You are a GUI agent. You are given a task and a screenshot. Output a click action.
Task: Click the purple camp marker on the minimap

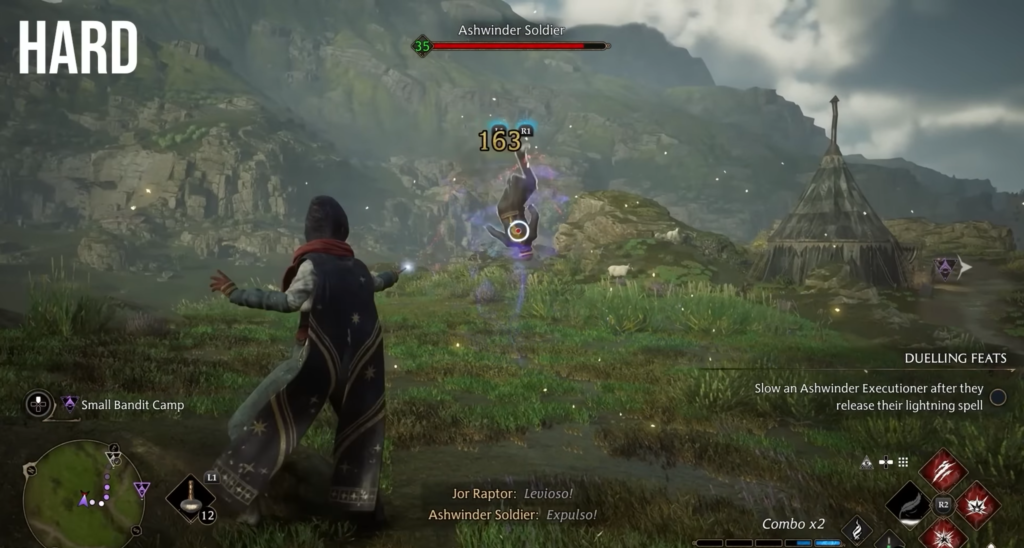pos(142,489)
